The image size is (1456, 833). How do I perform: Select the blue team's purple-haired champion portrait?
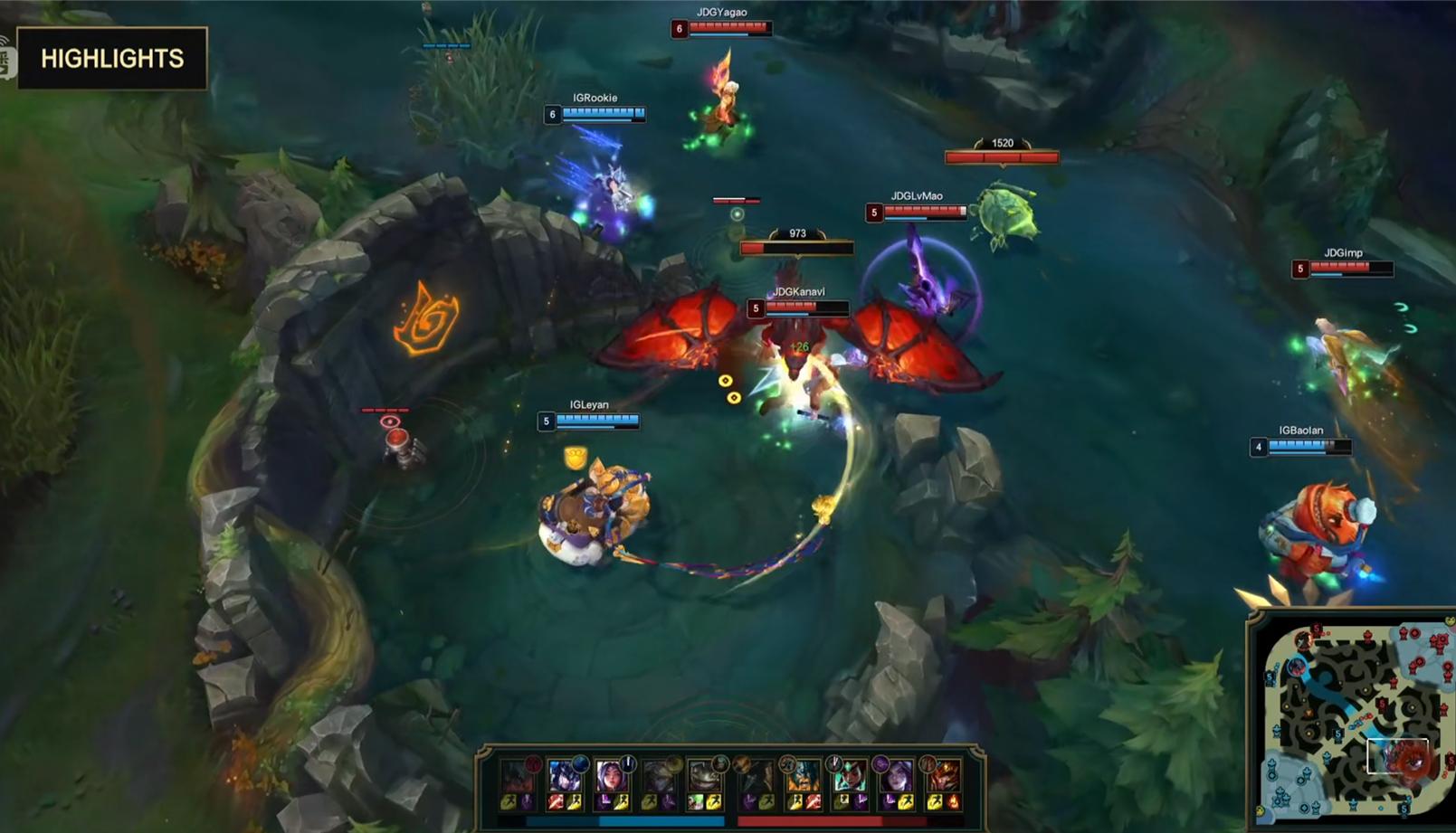[612, 777]
